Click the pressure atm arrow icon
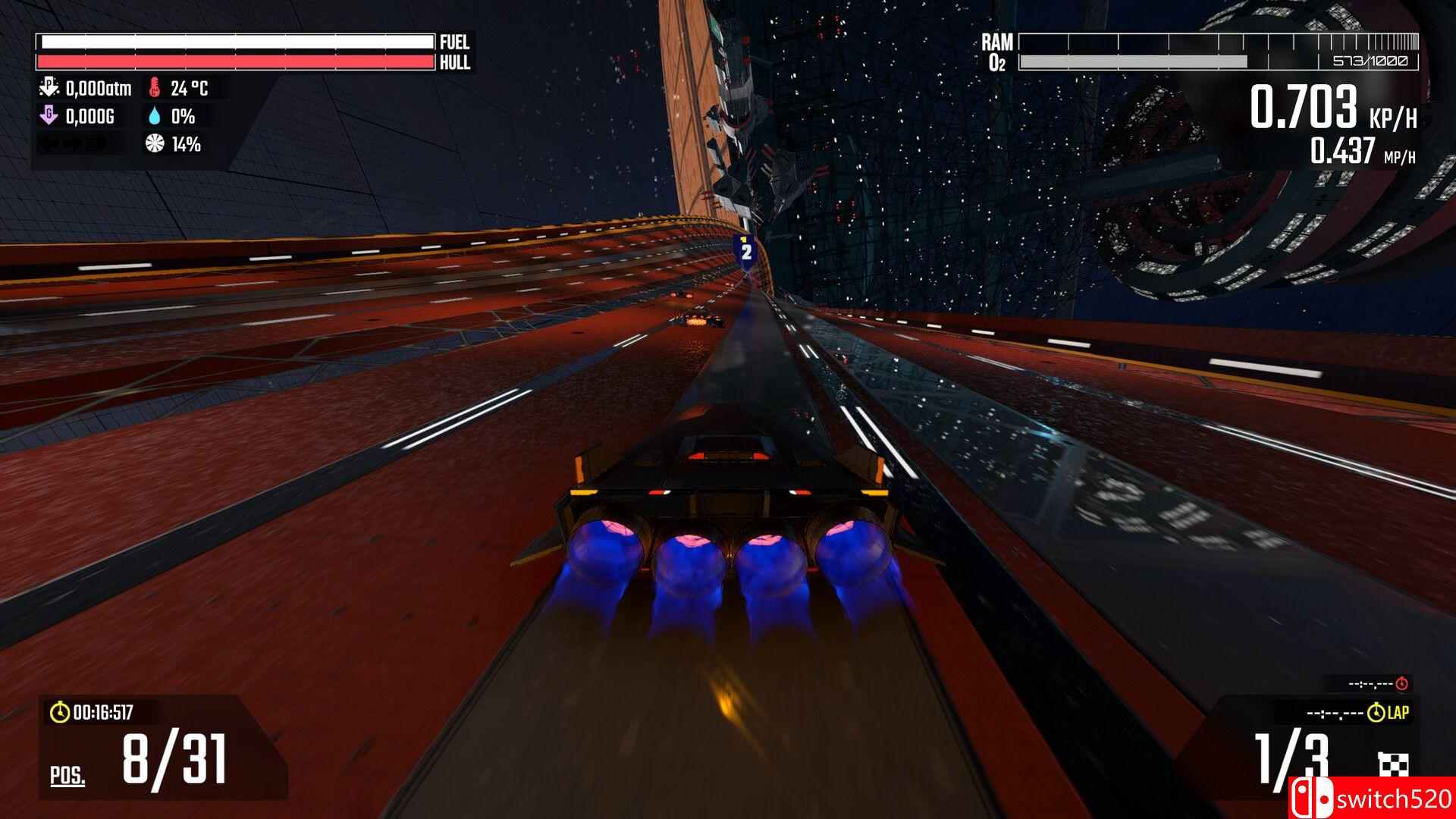 (49, 88)
